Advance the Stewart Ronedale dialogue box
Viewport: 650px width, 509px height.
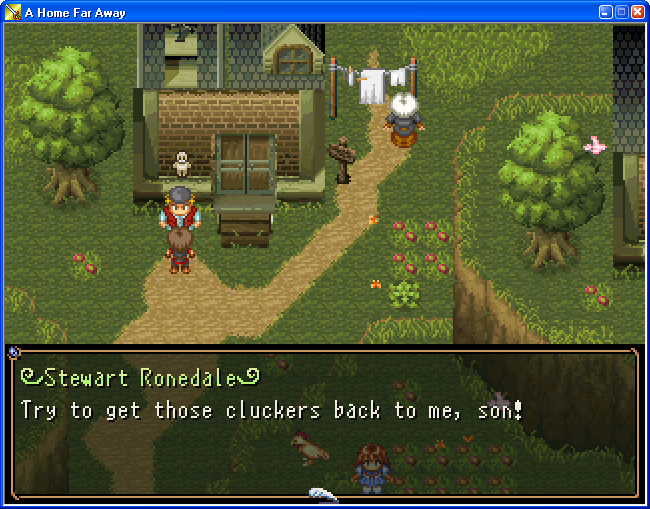[x=324, y=420]
